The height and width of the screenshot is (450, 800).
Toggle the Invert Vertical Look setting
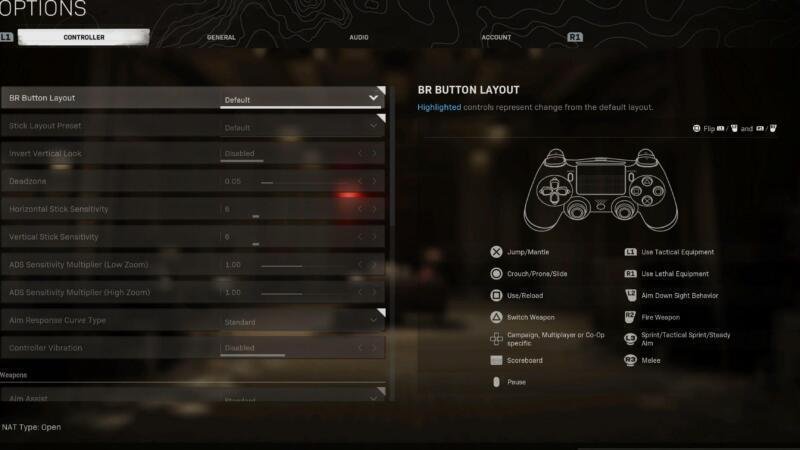[x=301, y=154]
